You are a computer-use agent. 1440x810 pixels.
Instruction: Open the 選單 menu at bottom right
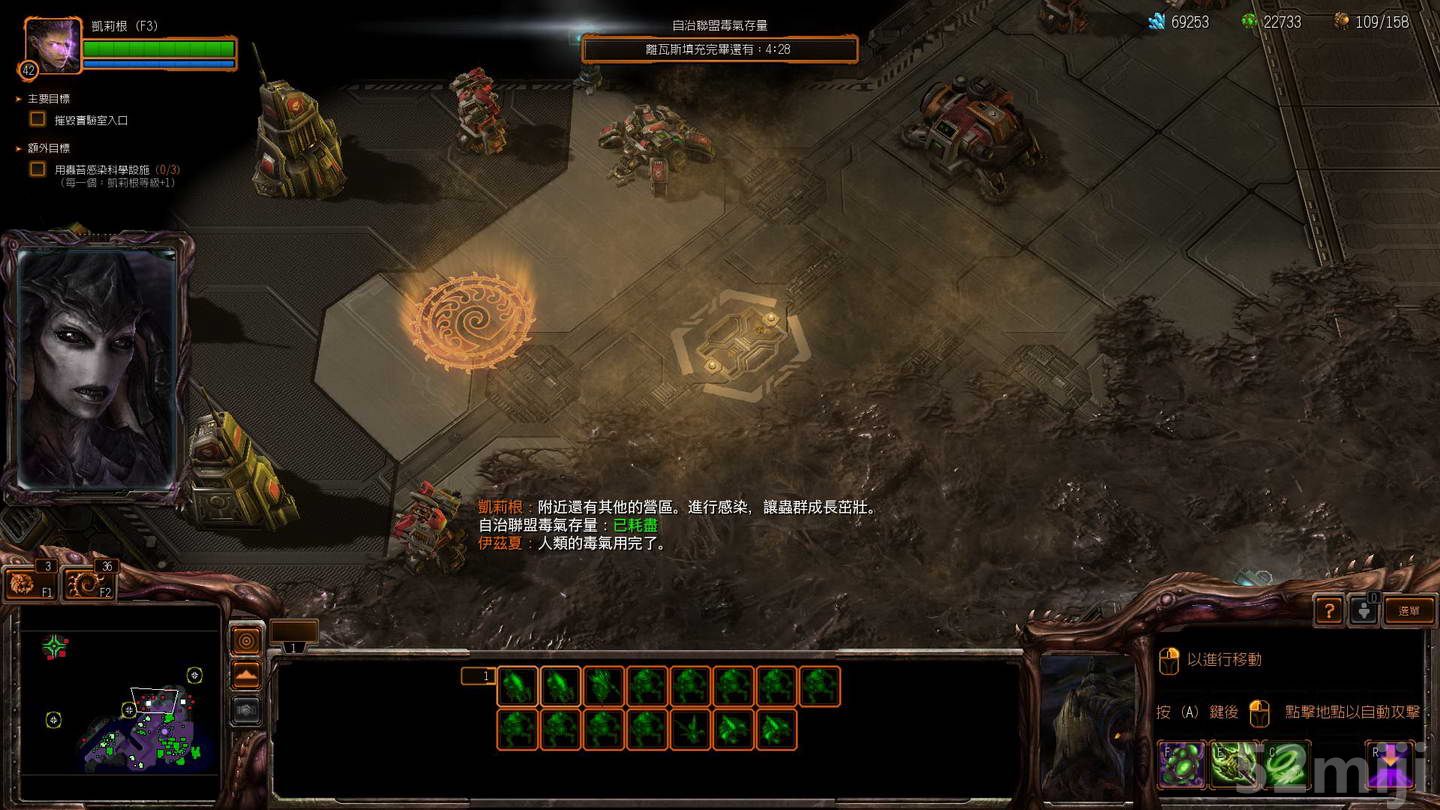click(x=1408, y=609)
